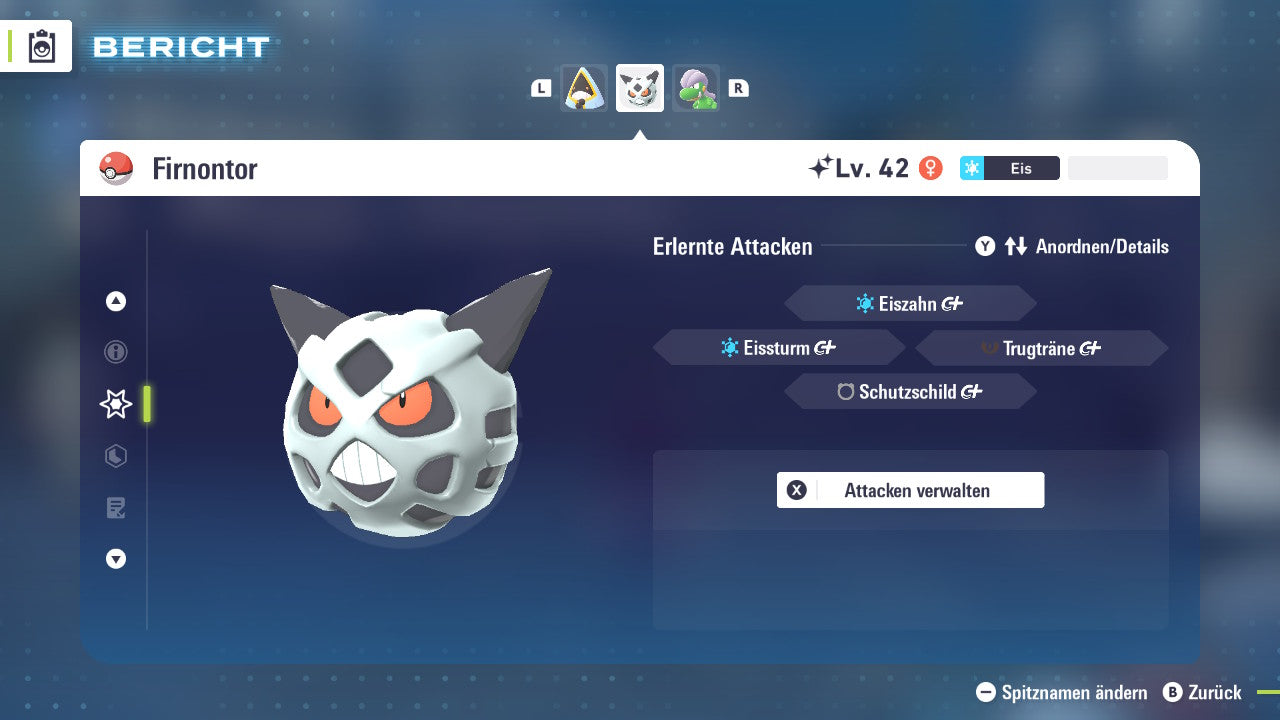Click the down arrow below the sidebar icons
This screenshot has width=1280, height=720.
115,559
